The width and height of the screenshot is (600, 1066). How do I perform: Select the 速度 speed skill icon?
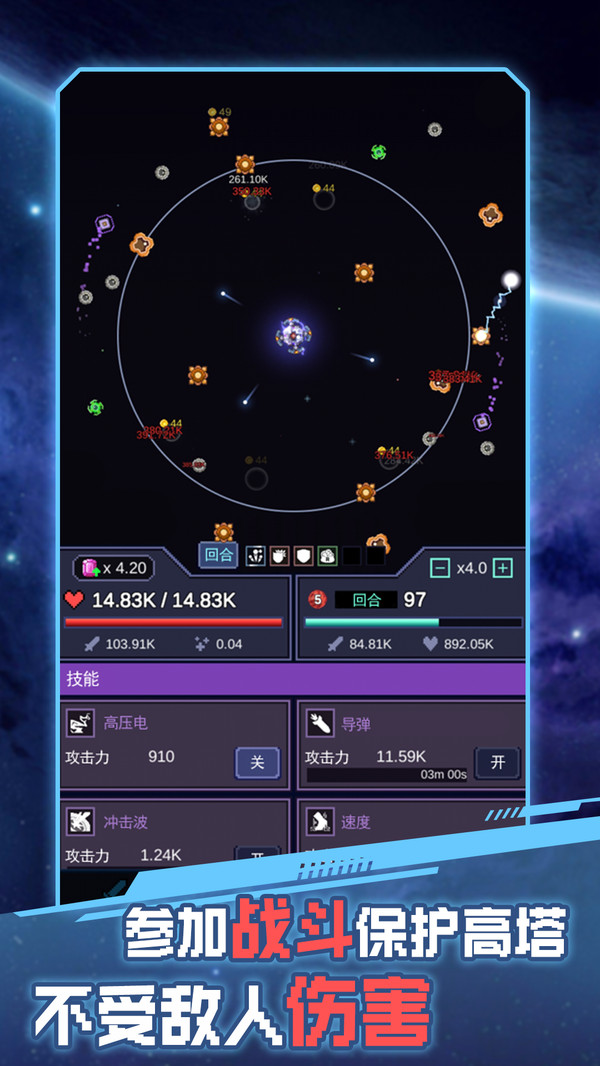tap(320, 821)
